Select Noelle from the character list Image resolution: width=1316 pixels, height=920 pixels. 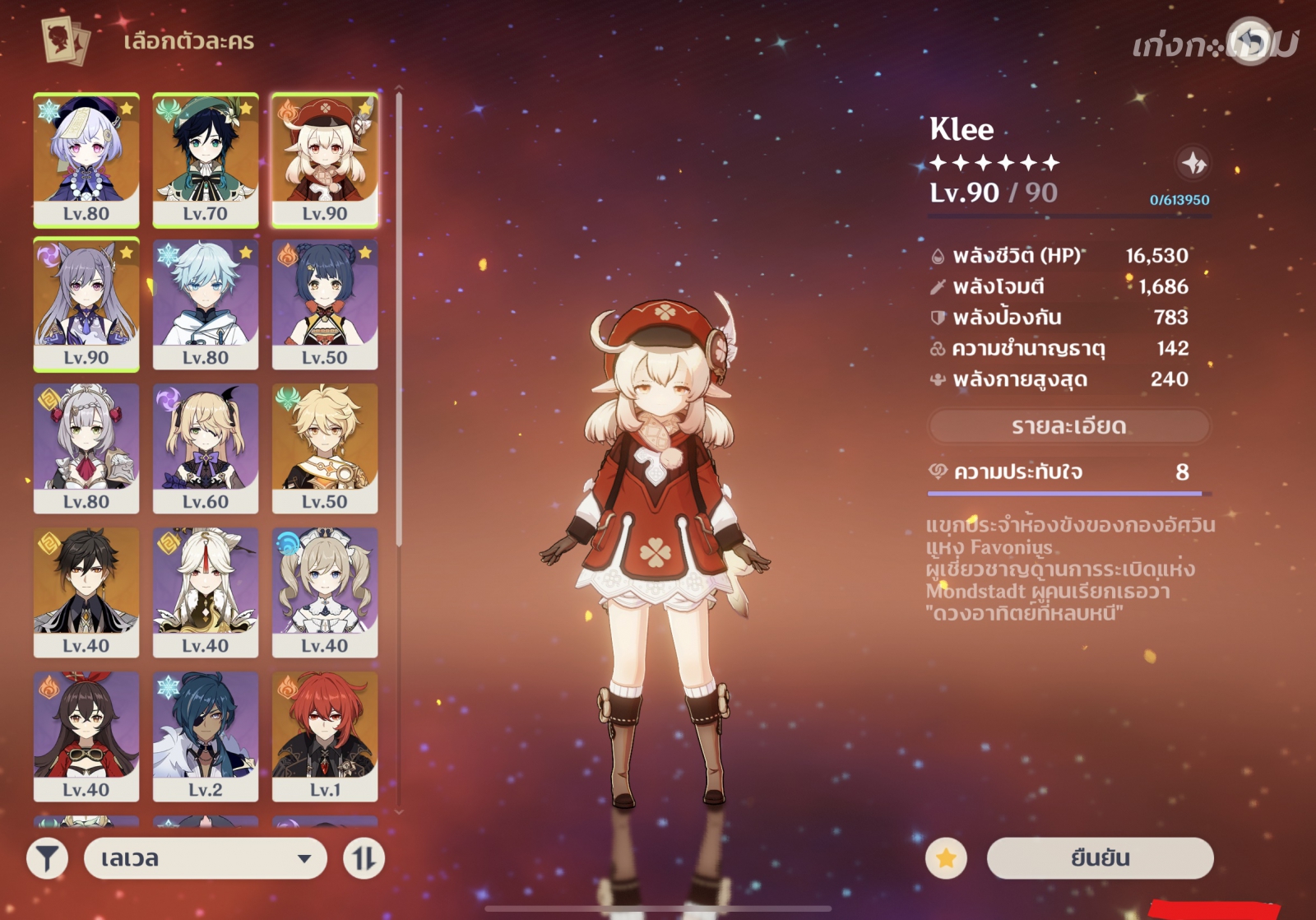(x=86, y=448)
